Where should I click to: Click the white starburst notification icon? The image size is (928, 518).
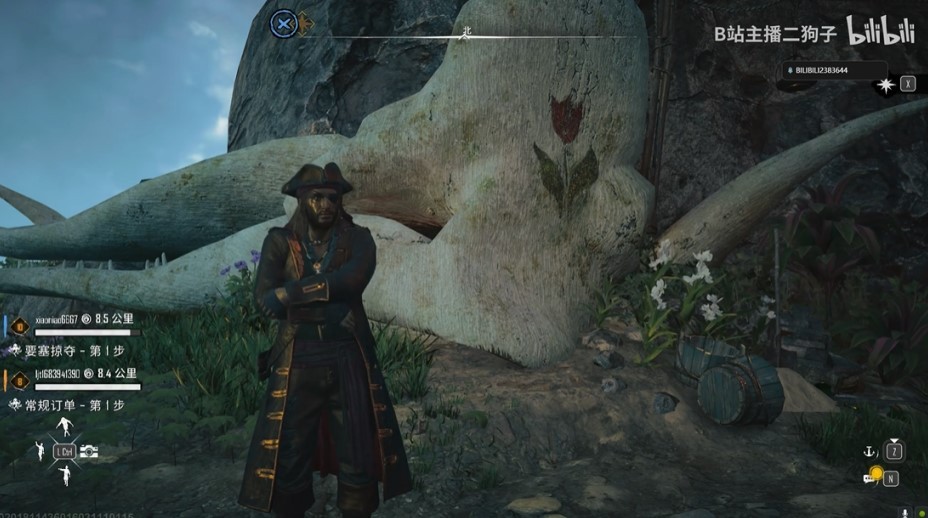[x=885, y=85]
